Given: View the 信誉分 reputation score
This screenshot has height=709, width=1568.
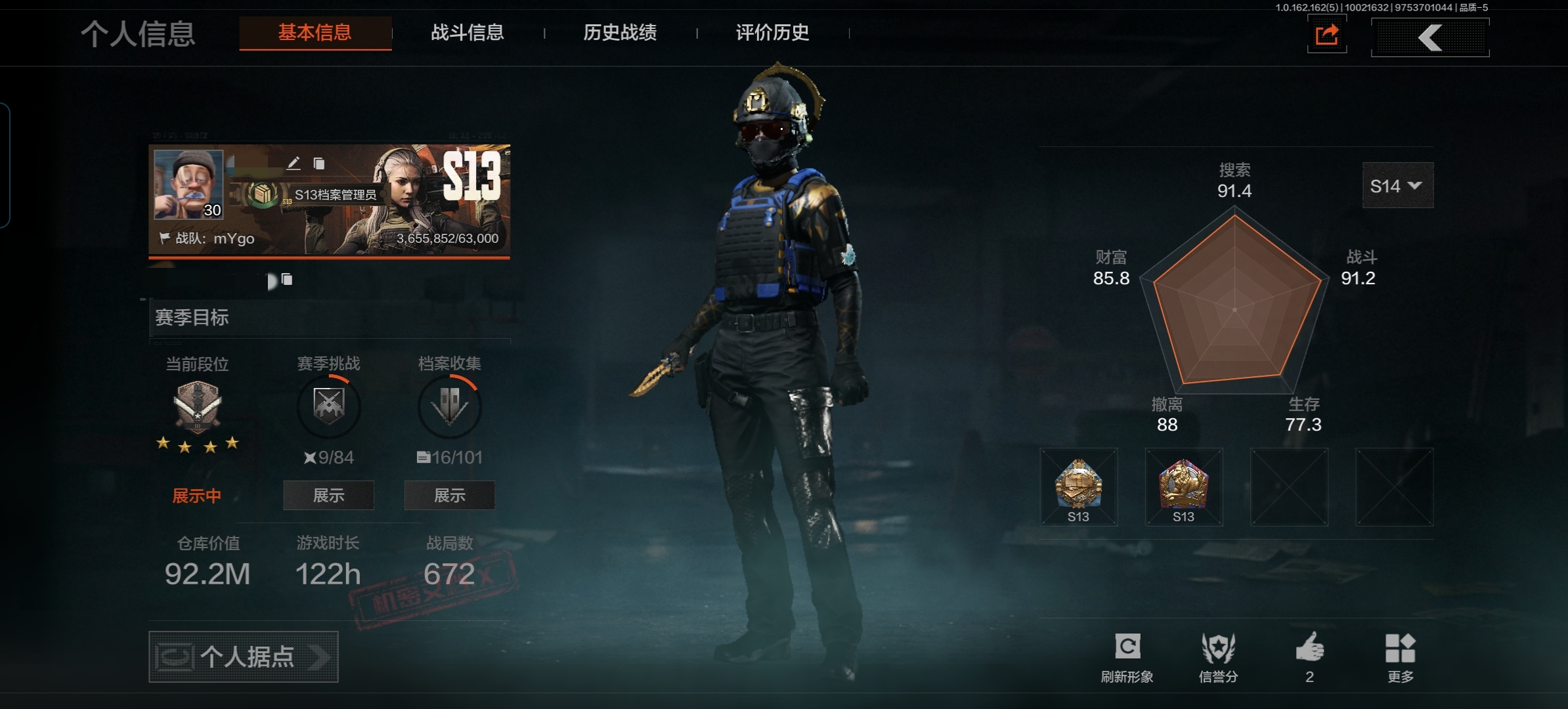Looking at the screenshot, I should (1219, 656).
